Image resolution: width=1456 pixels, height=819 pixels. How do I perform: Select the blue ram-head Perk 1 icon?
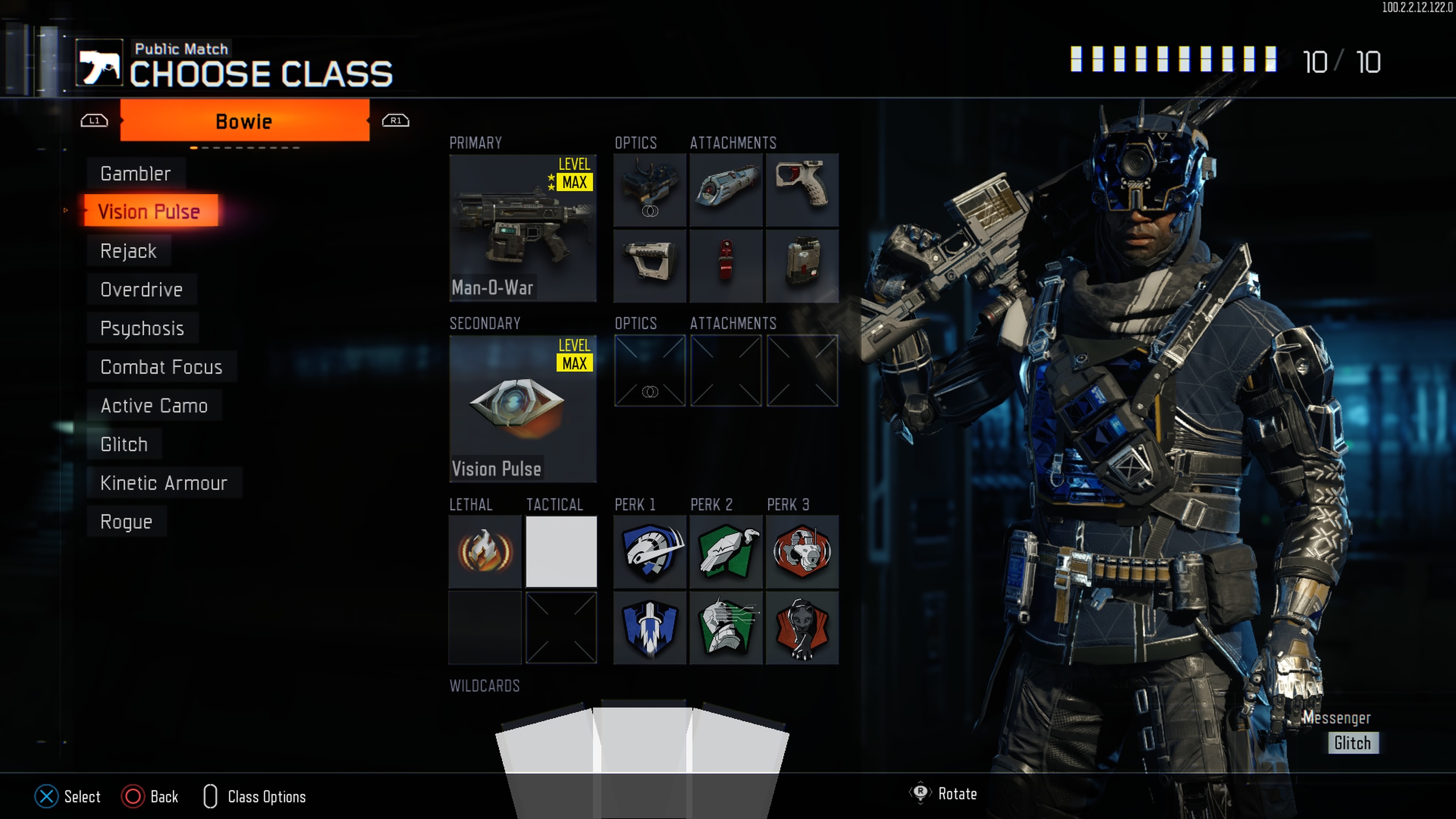(650, 551)
